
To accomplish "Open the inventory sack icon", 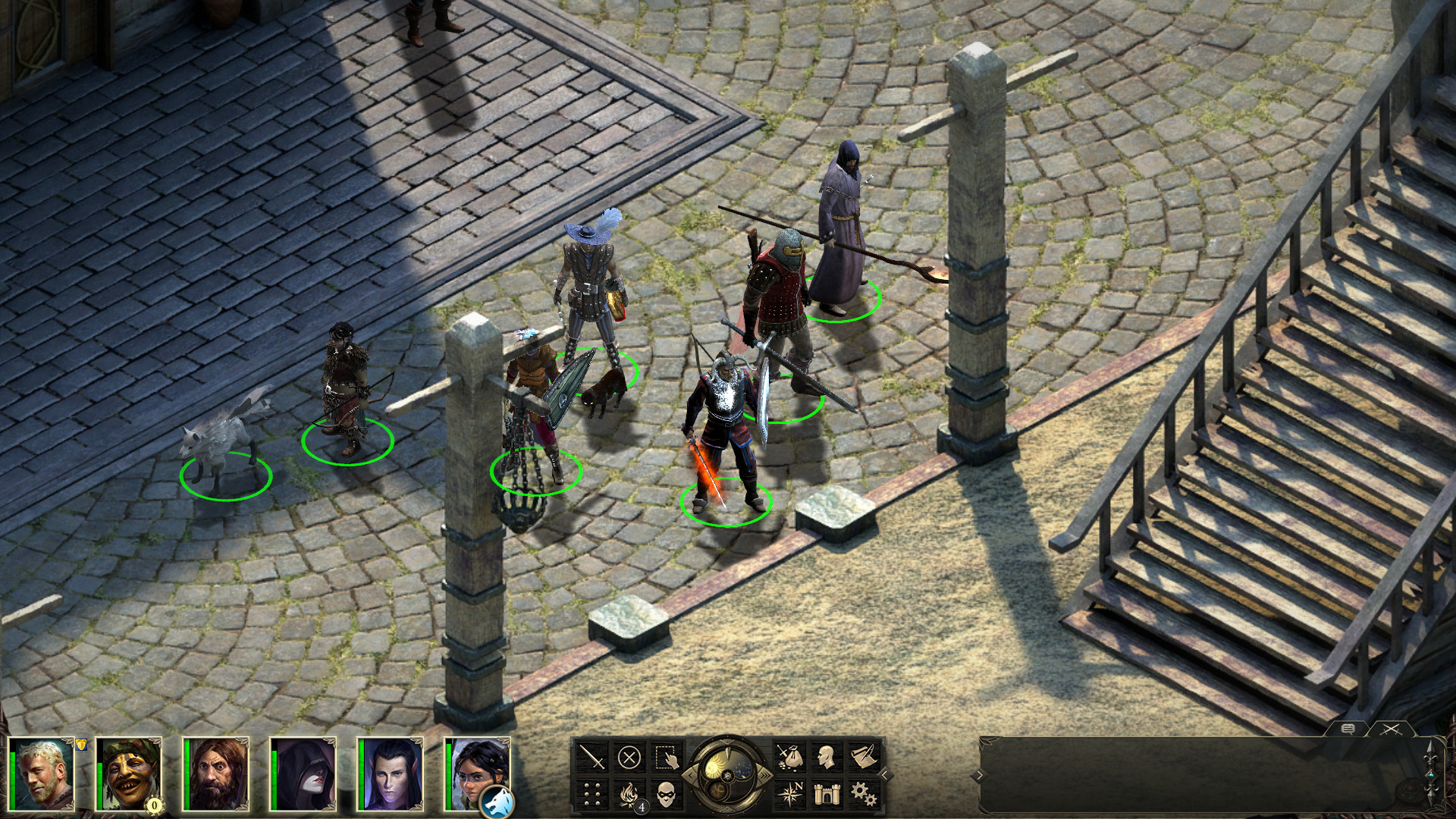I will click(x=789, y=757).
